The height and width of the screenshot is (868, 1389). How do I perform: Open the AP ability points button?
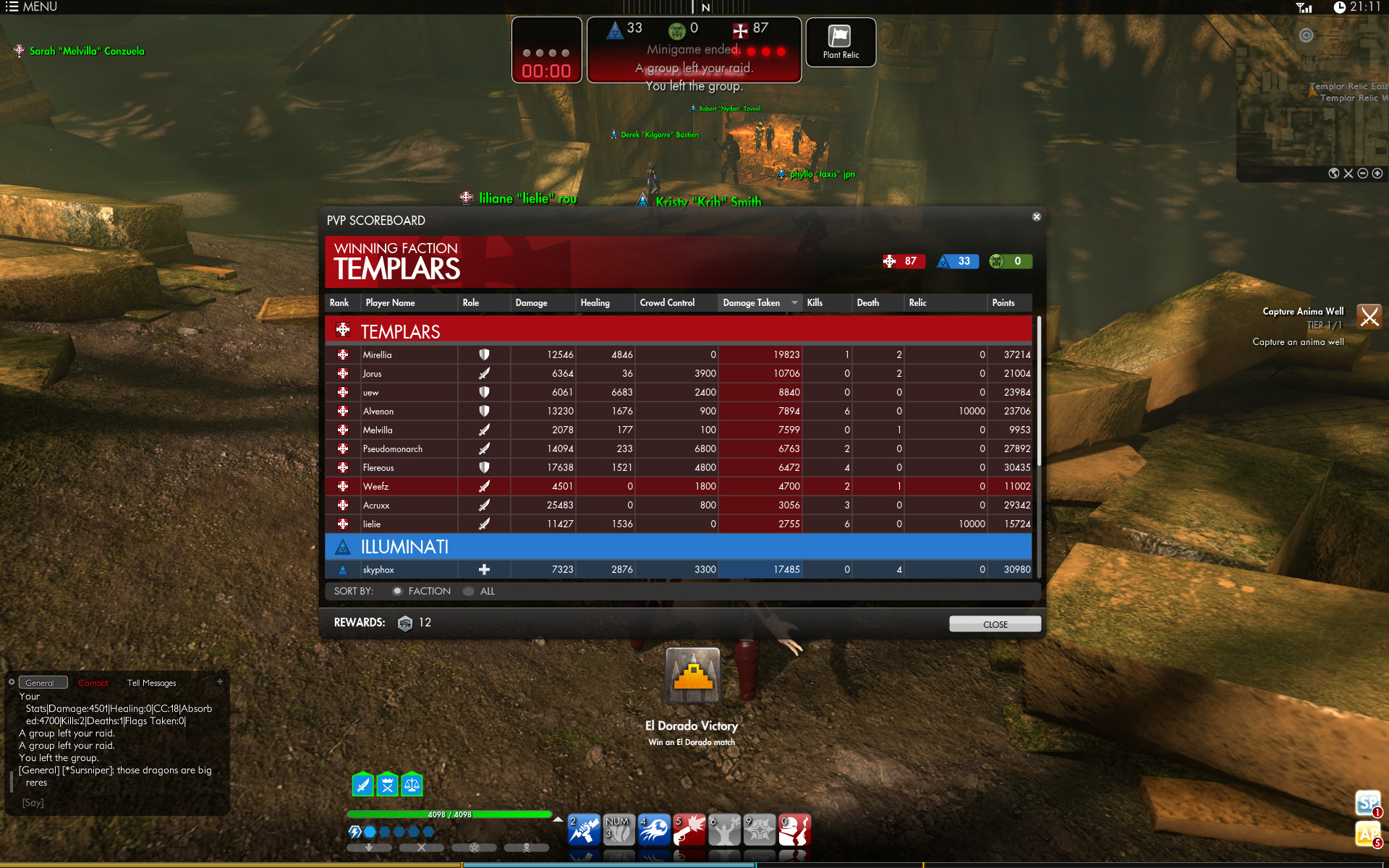tap(1367, 834)
